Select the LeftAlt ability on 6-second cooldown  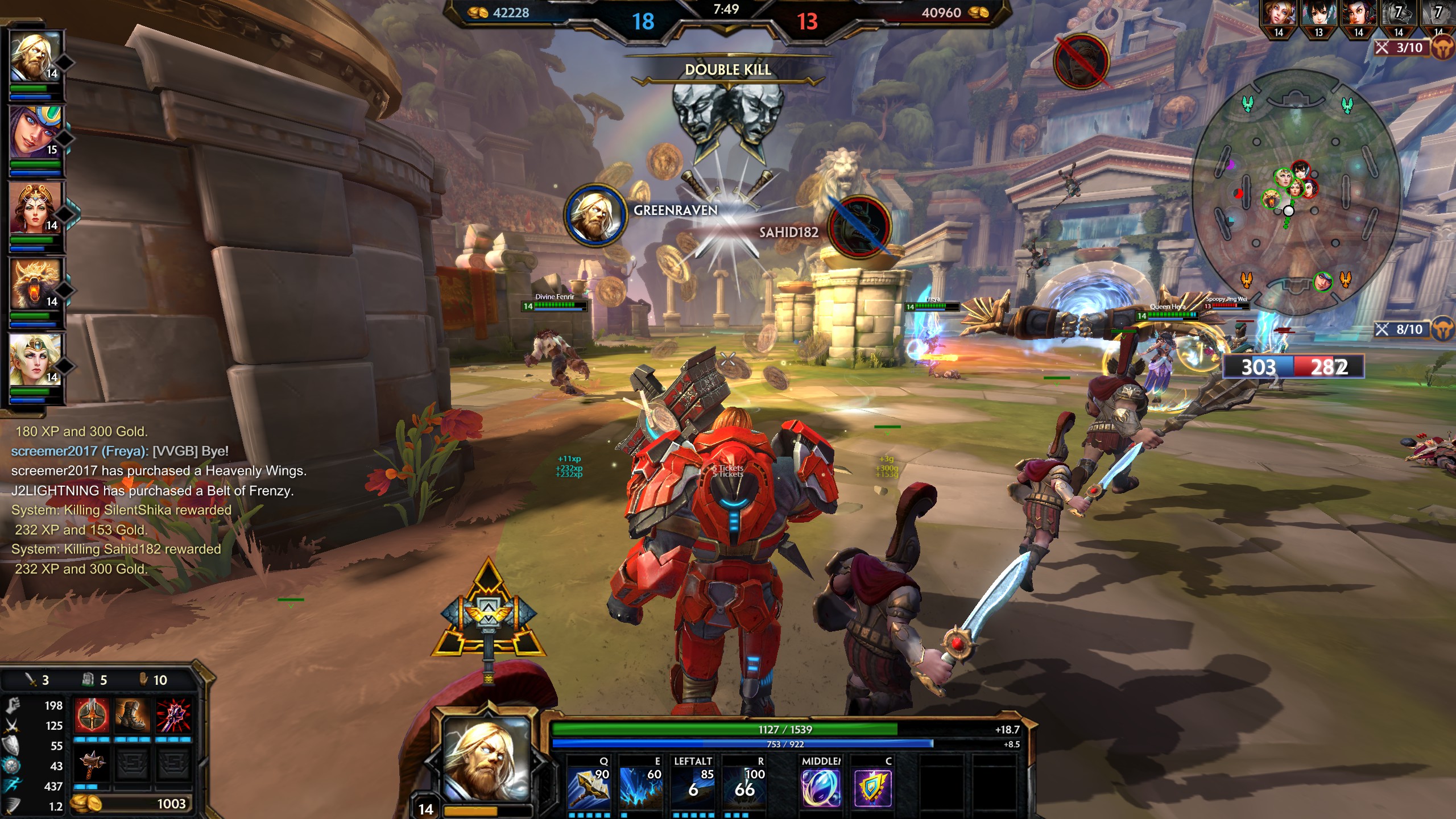pyautogui.click(x=693, y=787)
